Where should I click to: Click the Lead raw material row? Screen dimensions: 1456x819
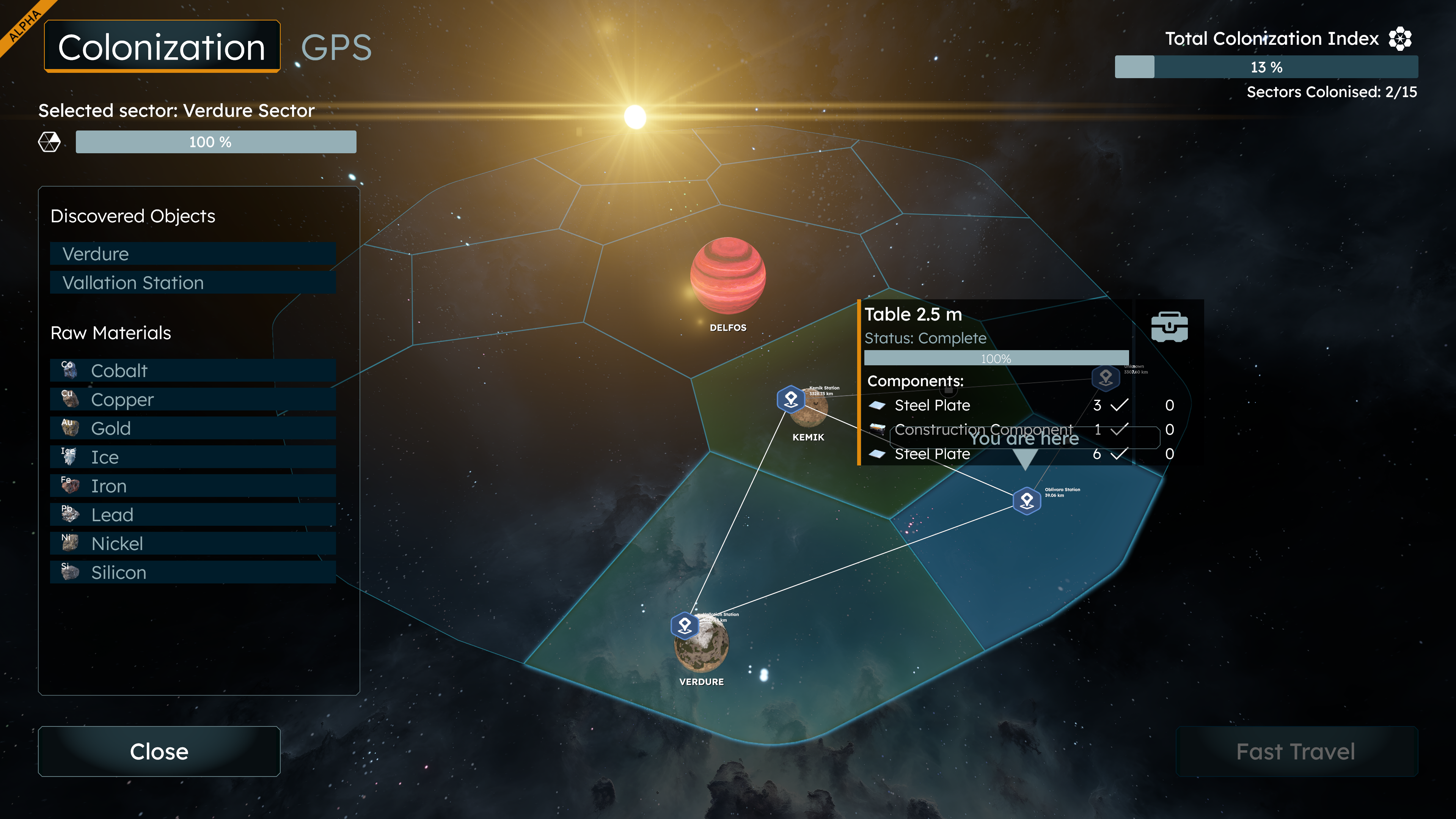tap(193, 515)
